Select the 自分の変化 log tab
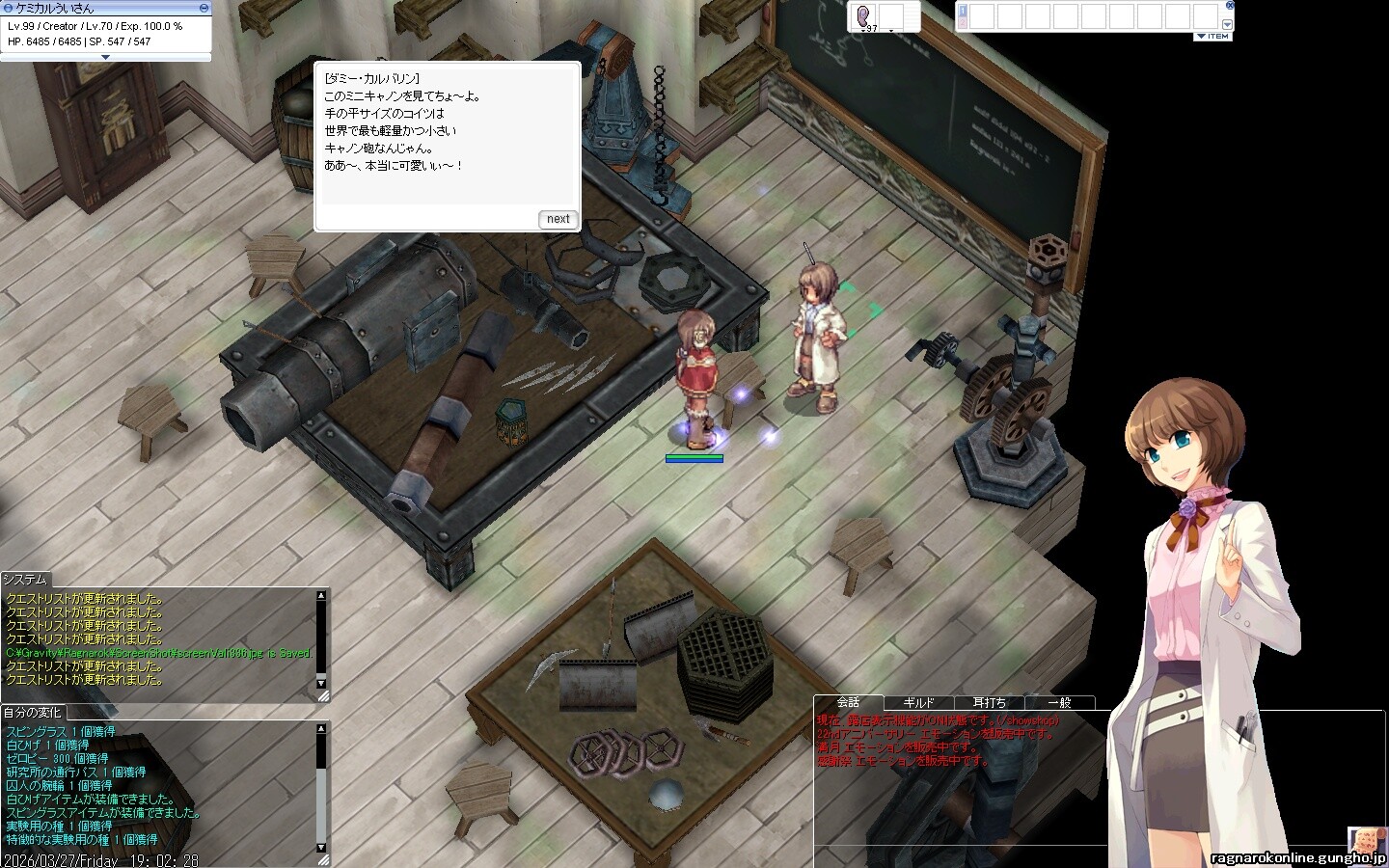Screen dimensions: 1389x868 tap(32, 713)
